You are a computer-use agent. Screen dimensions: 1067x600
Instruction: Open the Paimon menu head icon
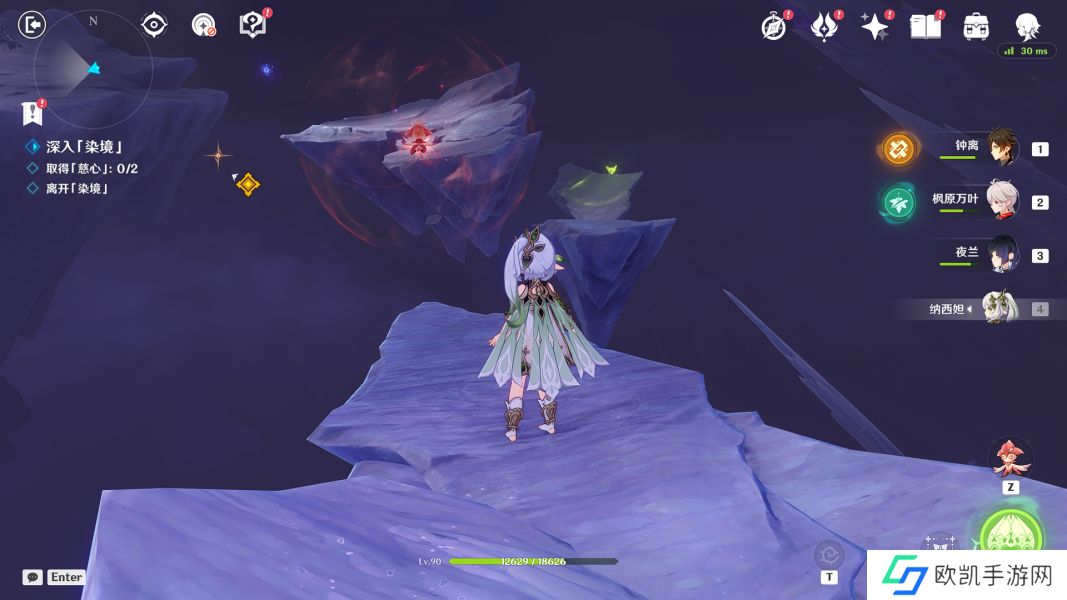[x=1027, y=26]
